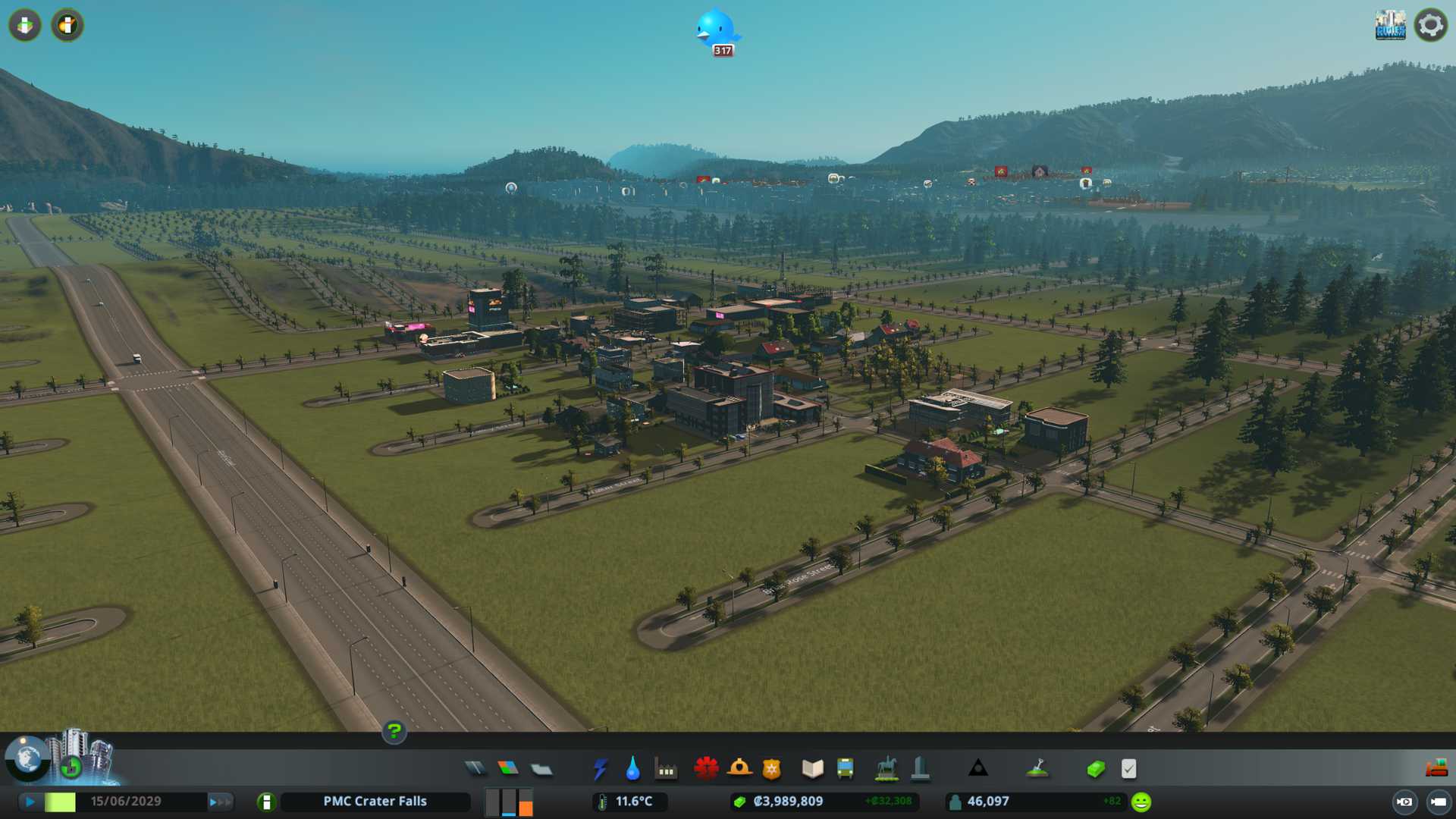Open the Parks statue menu

[x=886, y=769]
